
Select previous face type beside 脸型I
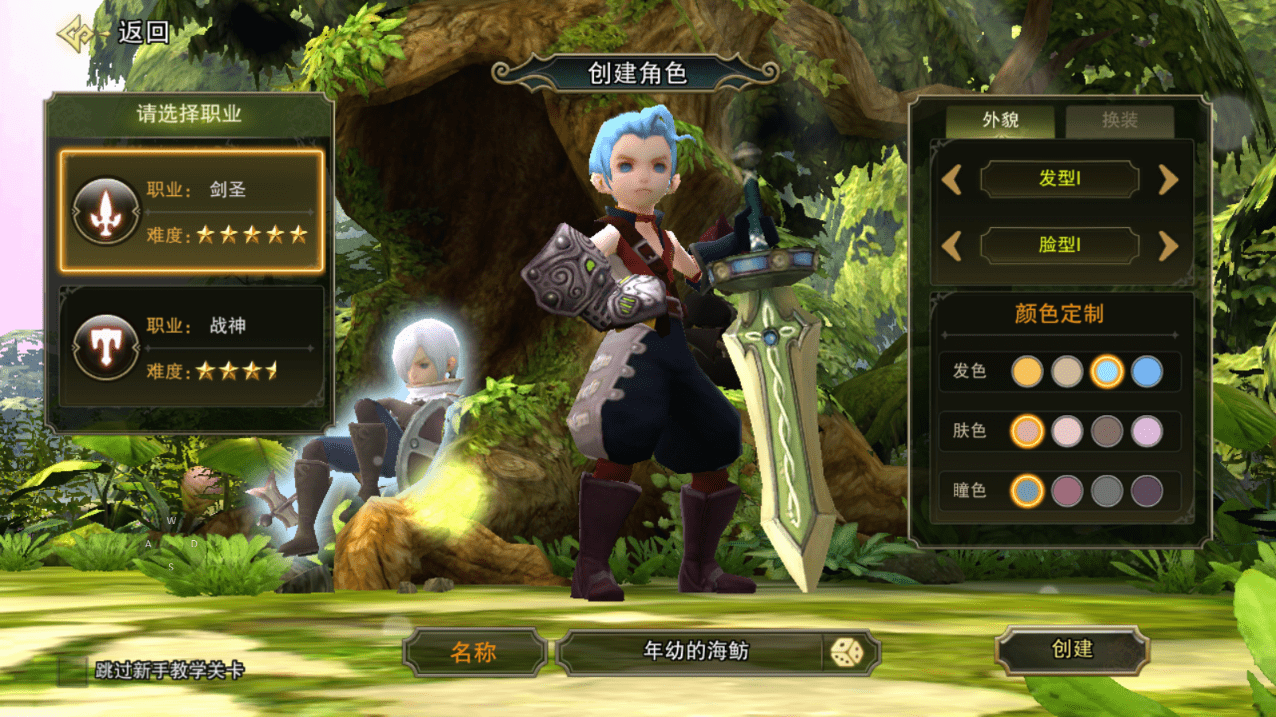[x=952, y=245]
